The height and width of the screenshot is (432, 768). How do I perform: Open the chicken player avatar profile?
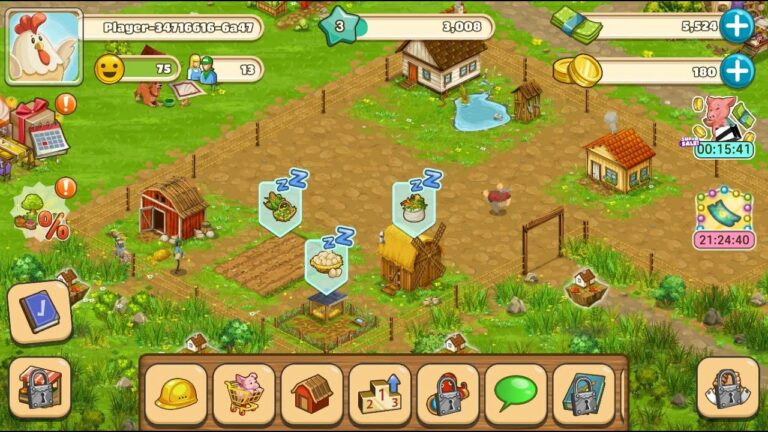[x=43, y=46]
